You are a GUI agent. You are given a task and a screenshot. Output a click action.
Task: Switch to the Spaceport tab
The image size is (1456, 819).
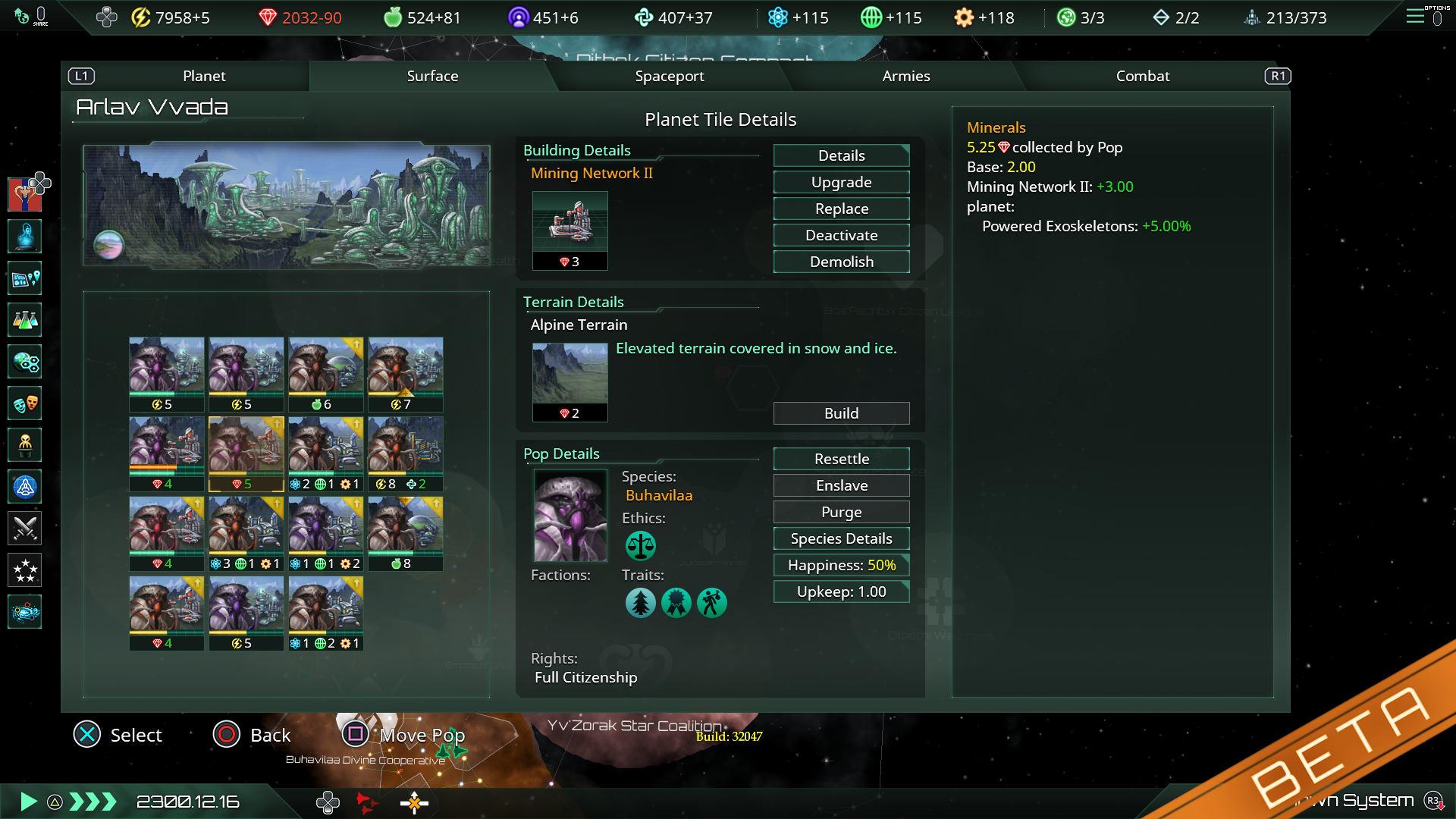click(670, 76)
